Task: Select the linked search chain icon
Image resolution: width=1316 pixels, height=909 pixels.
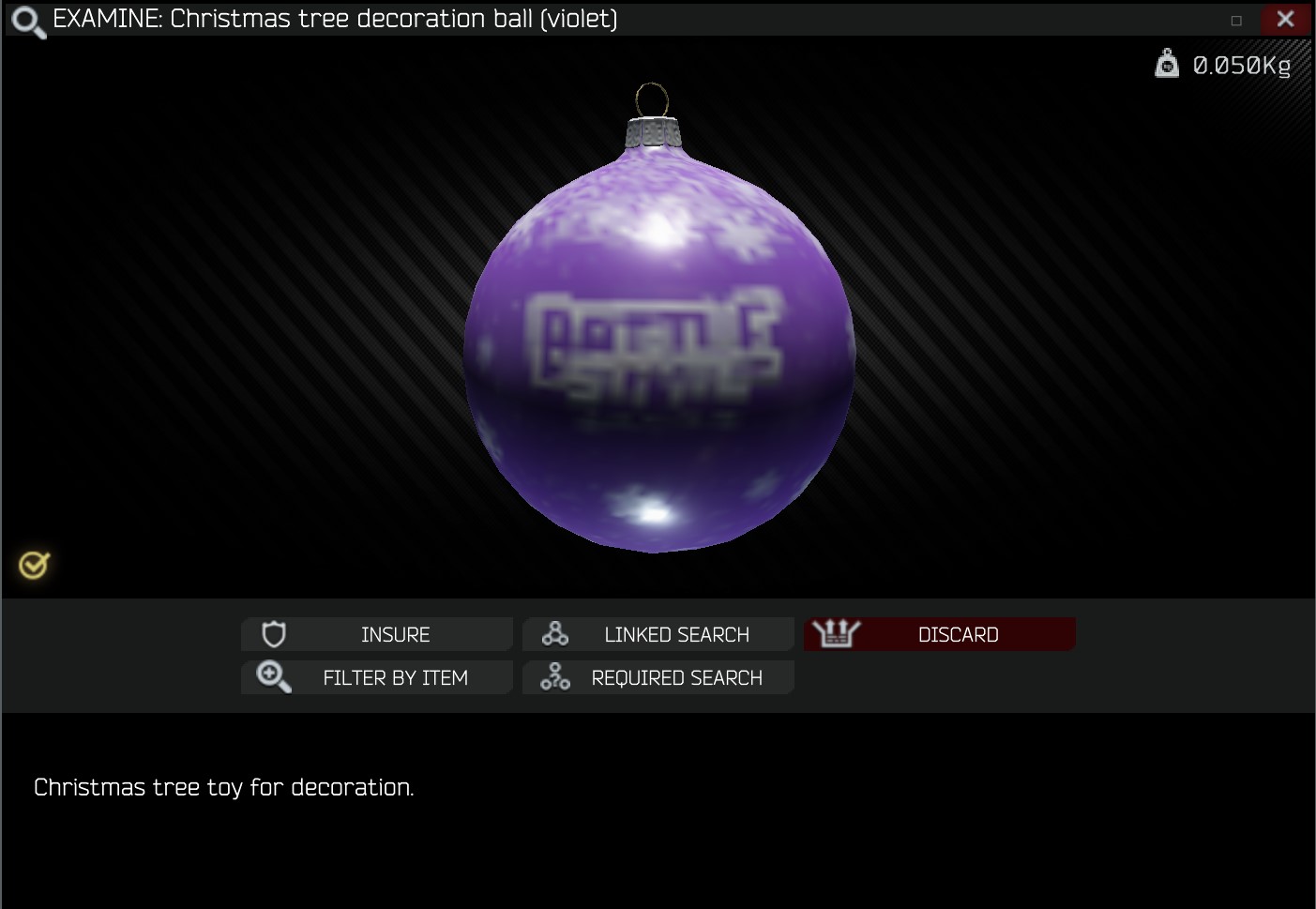Action: coord(553,633)
